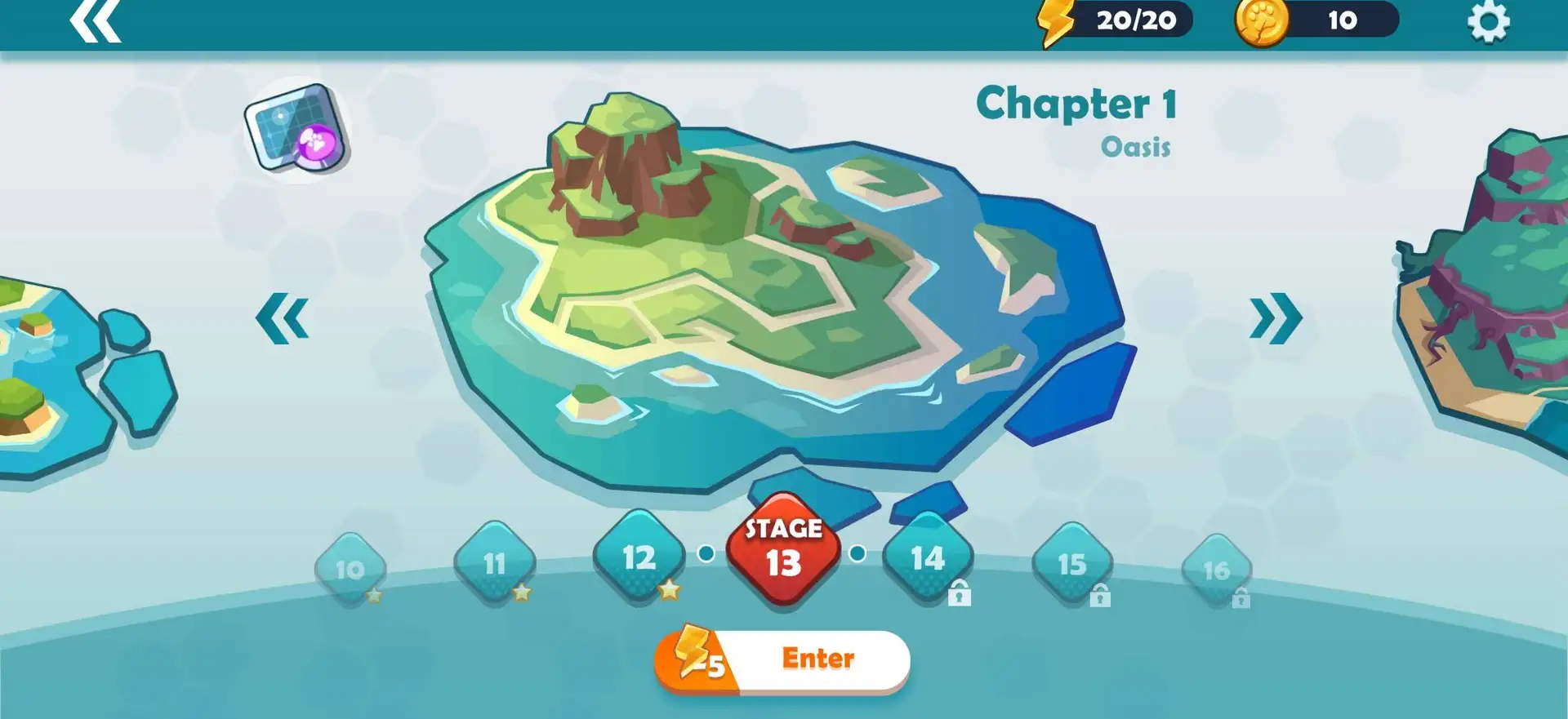Select stage 11 tile
Viewport: 1568px width, 719px height.
coord(494,563)
